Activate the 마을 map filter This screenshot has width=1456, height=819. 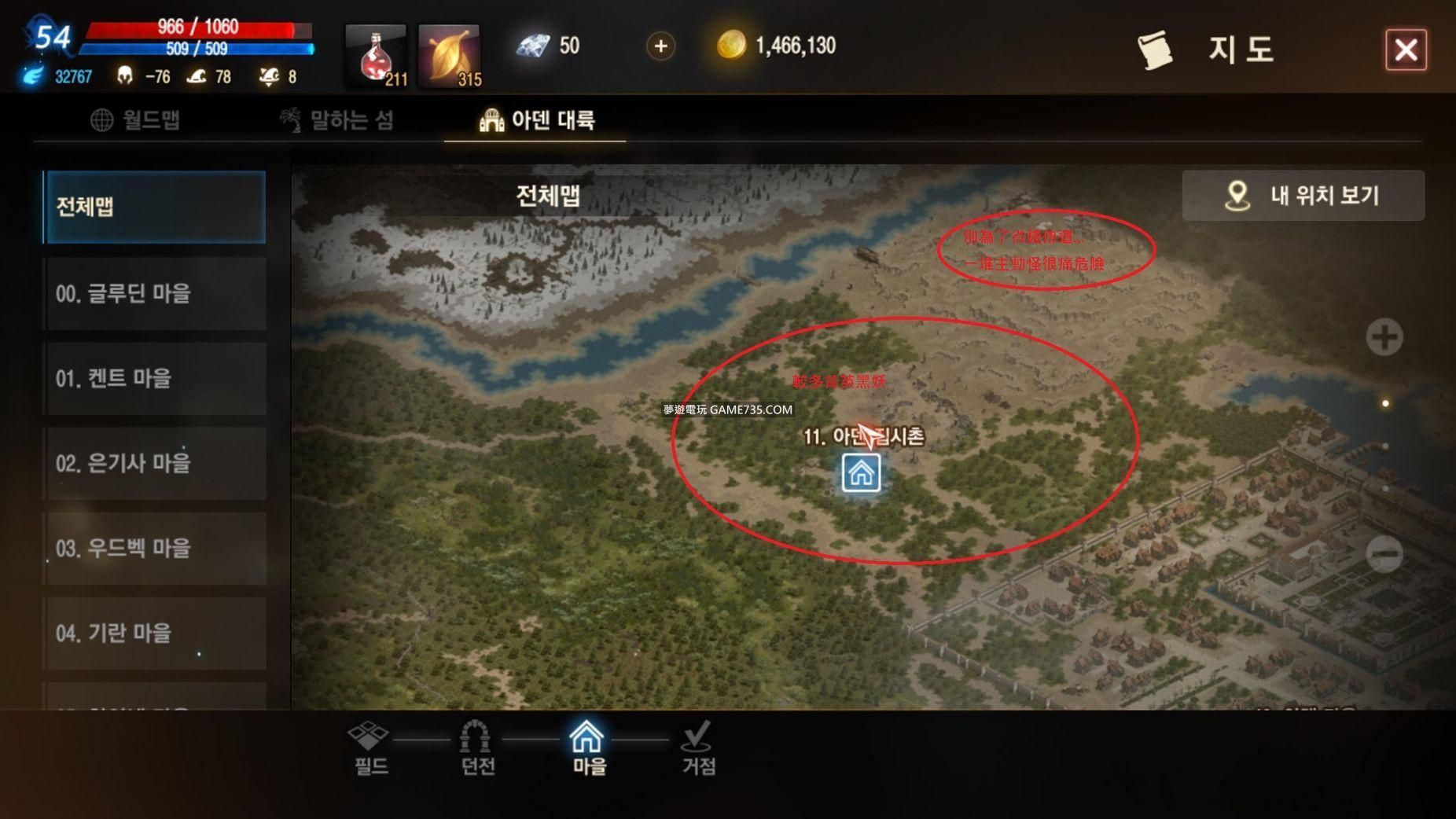pos(588,747)
